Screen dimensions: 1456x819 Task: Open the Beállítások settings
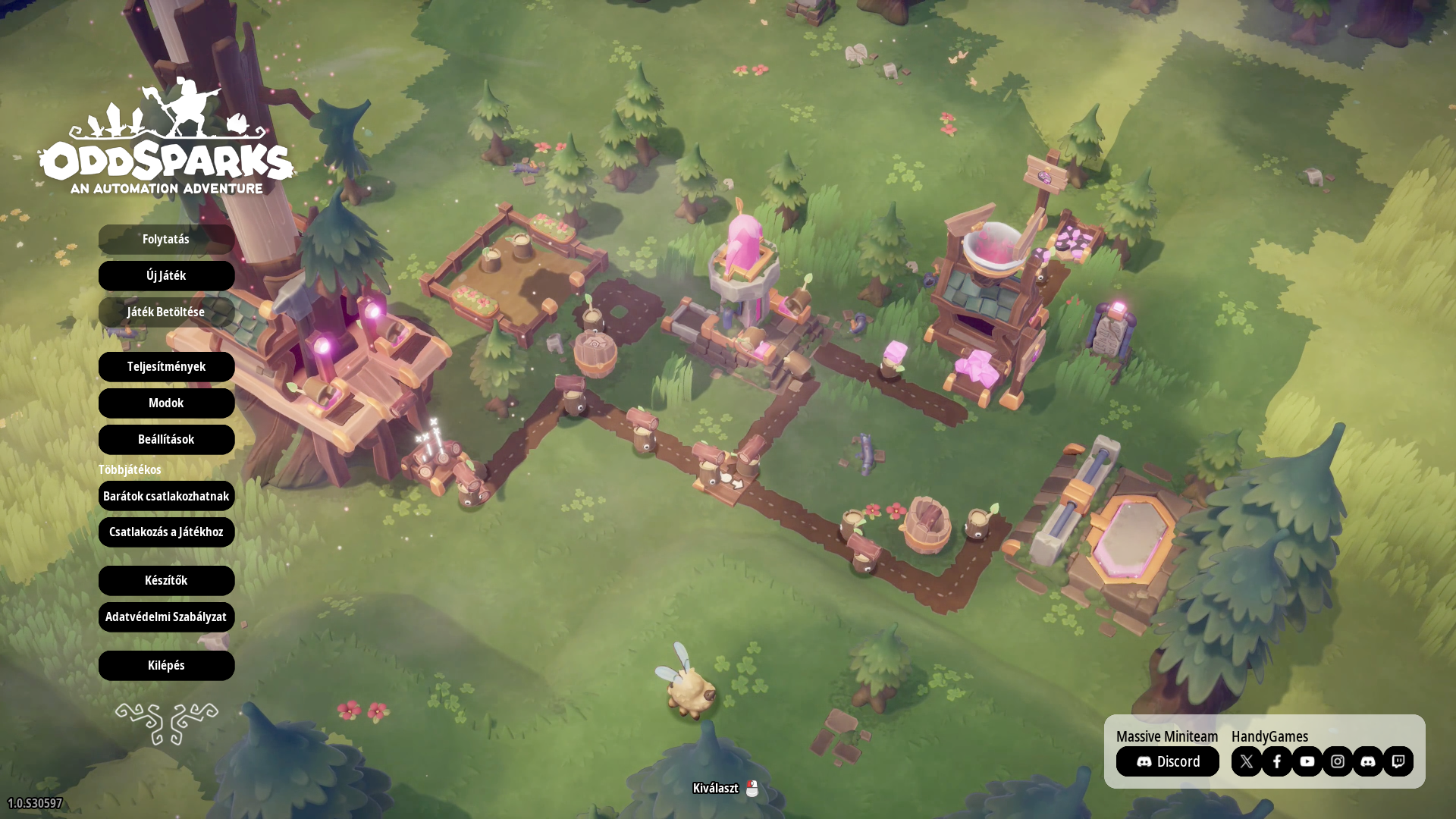click(x=166, y=439)
